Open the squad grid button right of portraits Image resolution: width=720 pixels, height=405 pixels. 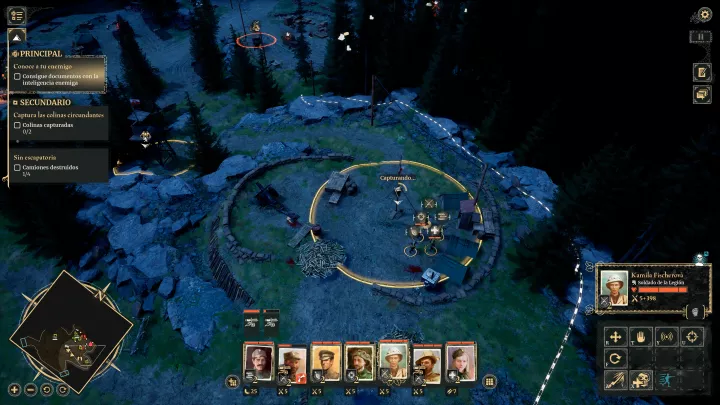(x=489, y=381)
